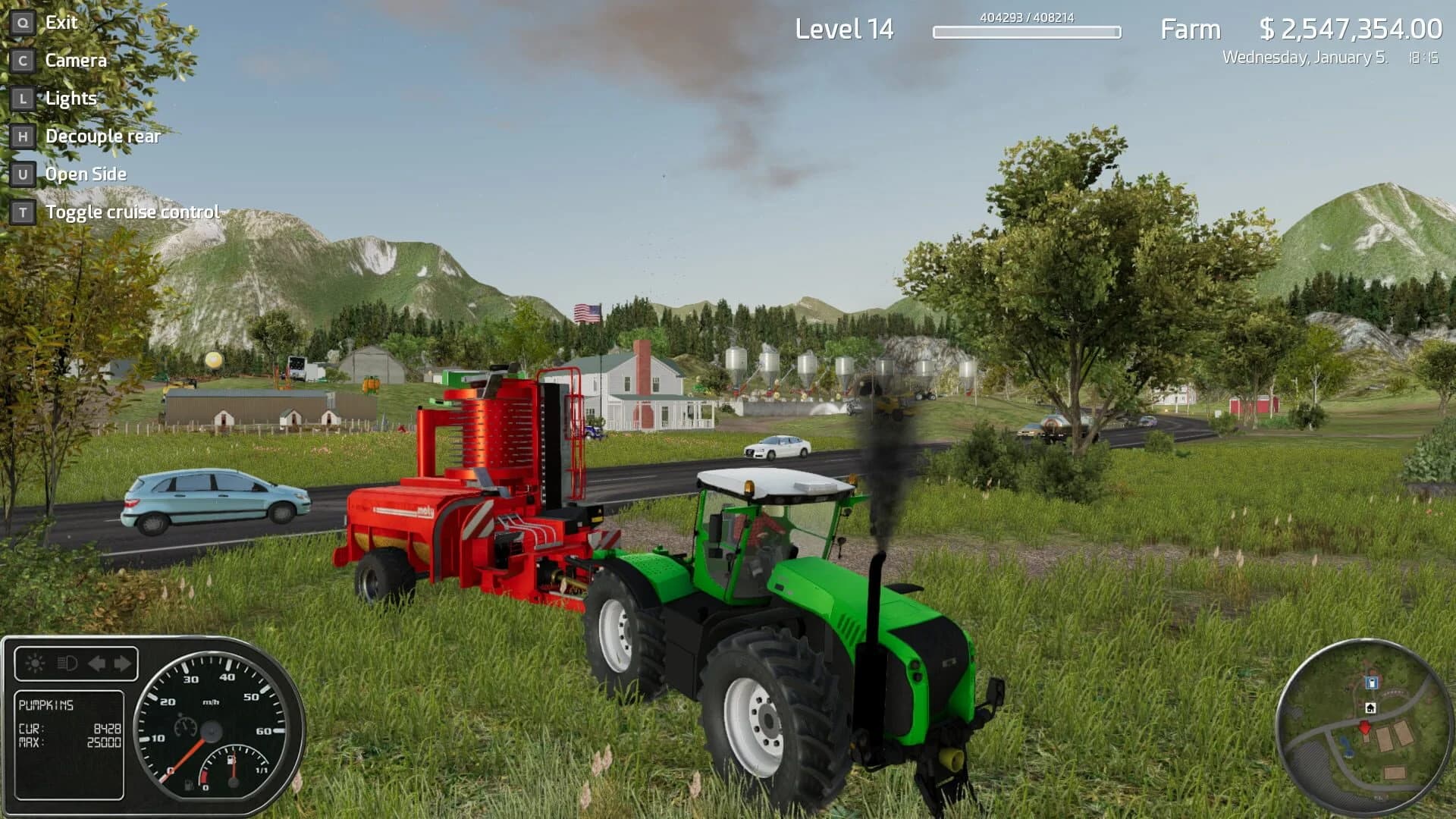Click Decouple rear in the hotkey list
The height and width of the screenshot is (819, 1456).
(x=103, y=136)
